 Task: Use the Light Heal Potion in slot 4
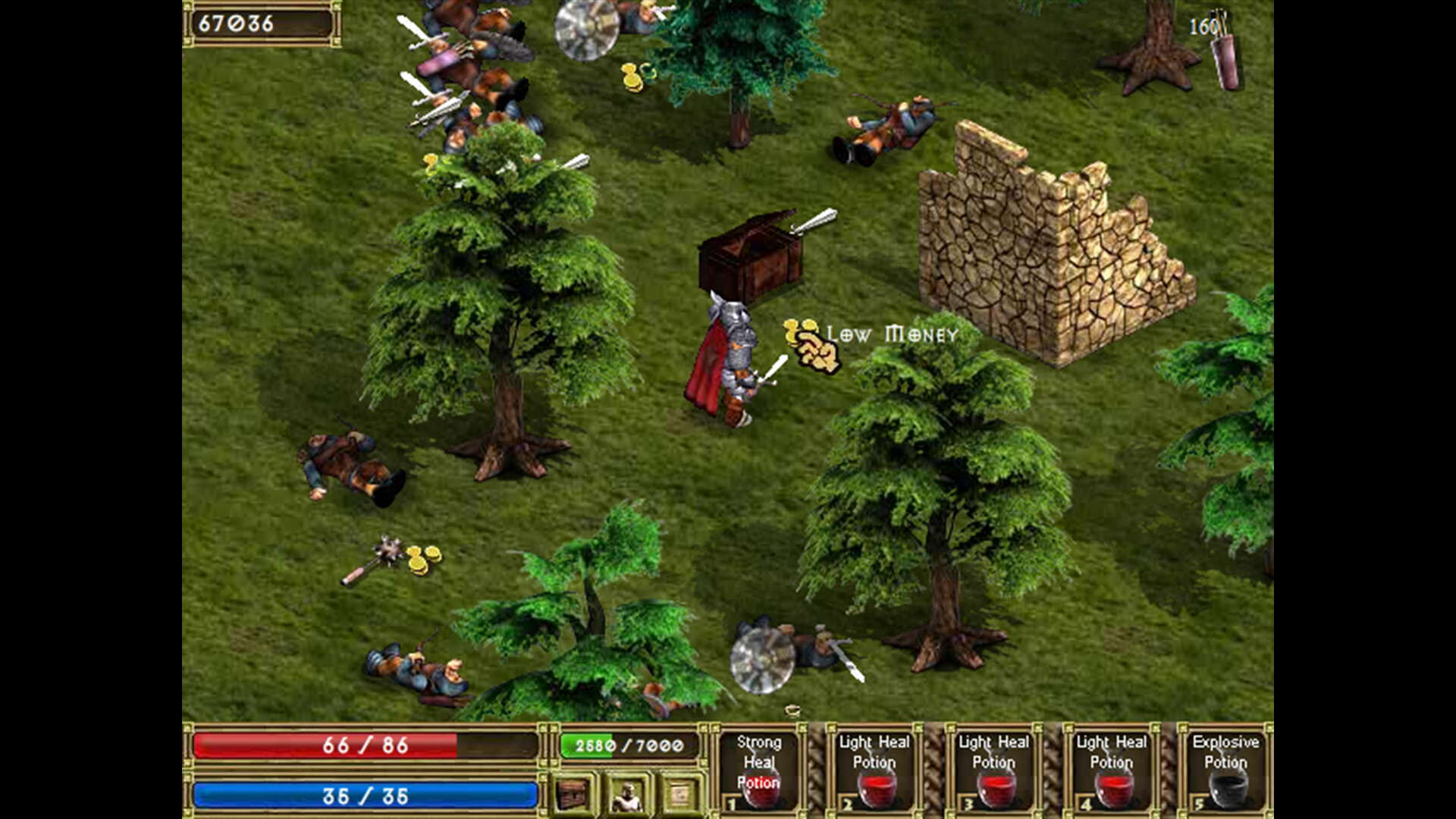(x=1111, y=773)
